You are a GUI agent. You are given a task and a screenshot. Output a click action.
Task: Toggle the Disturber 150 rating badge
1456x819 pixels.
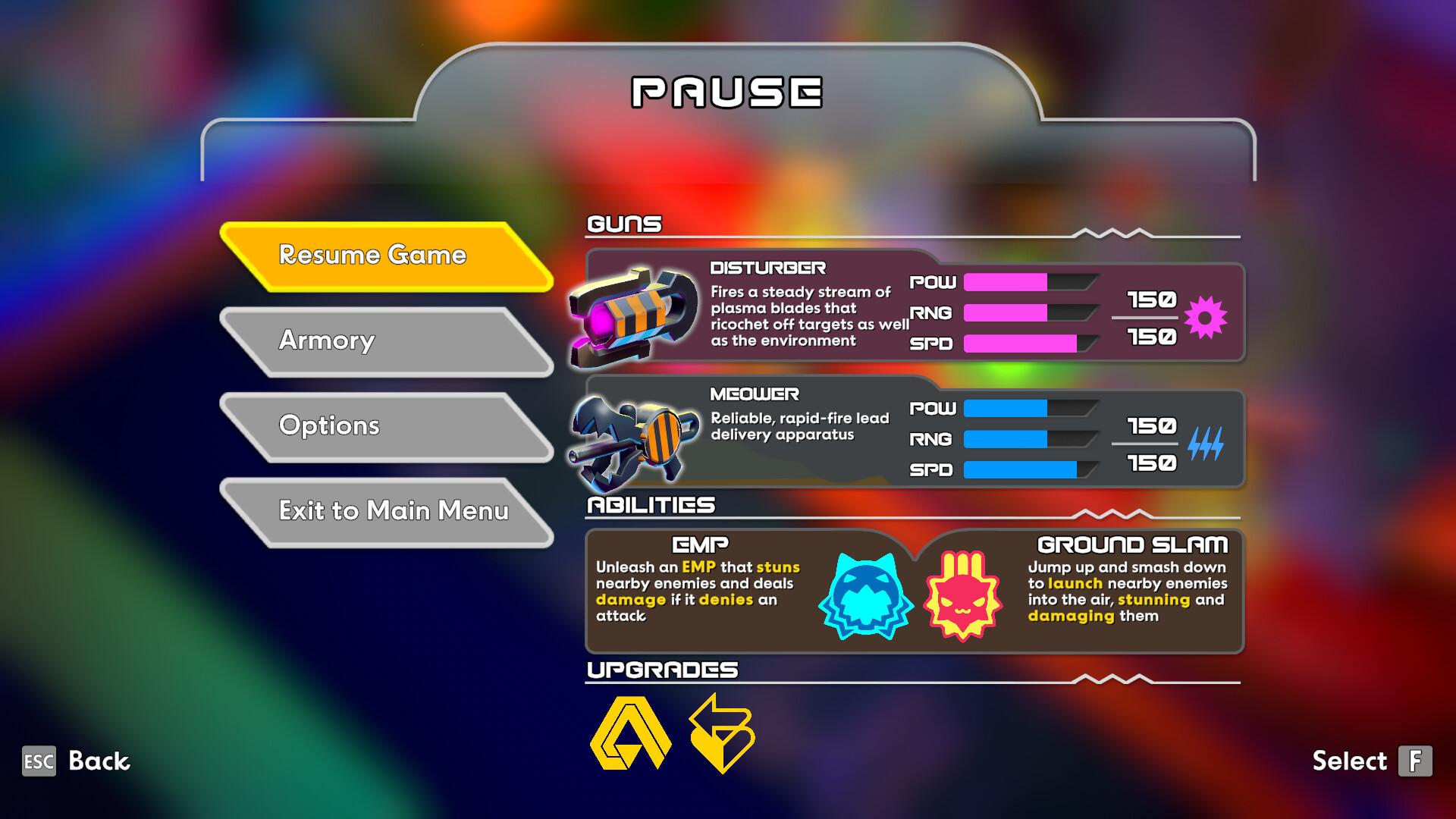1155,300
